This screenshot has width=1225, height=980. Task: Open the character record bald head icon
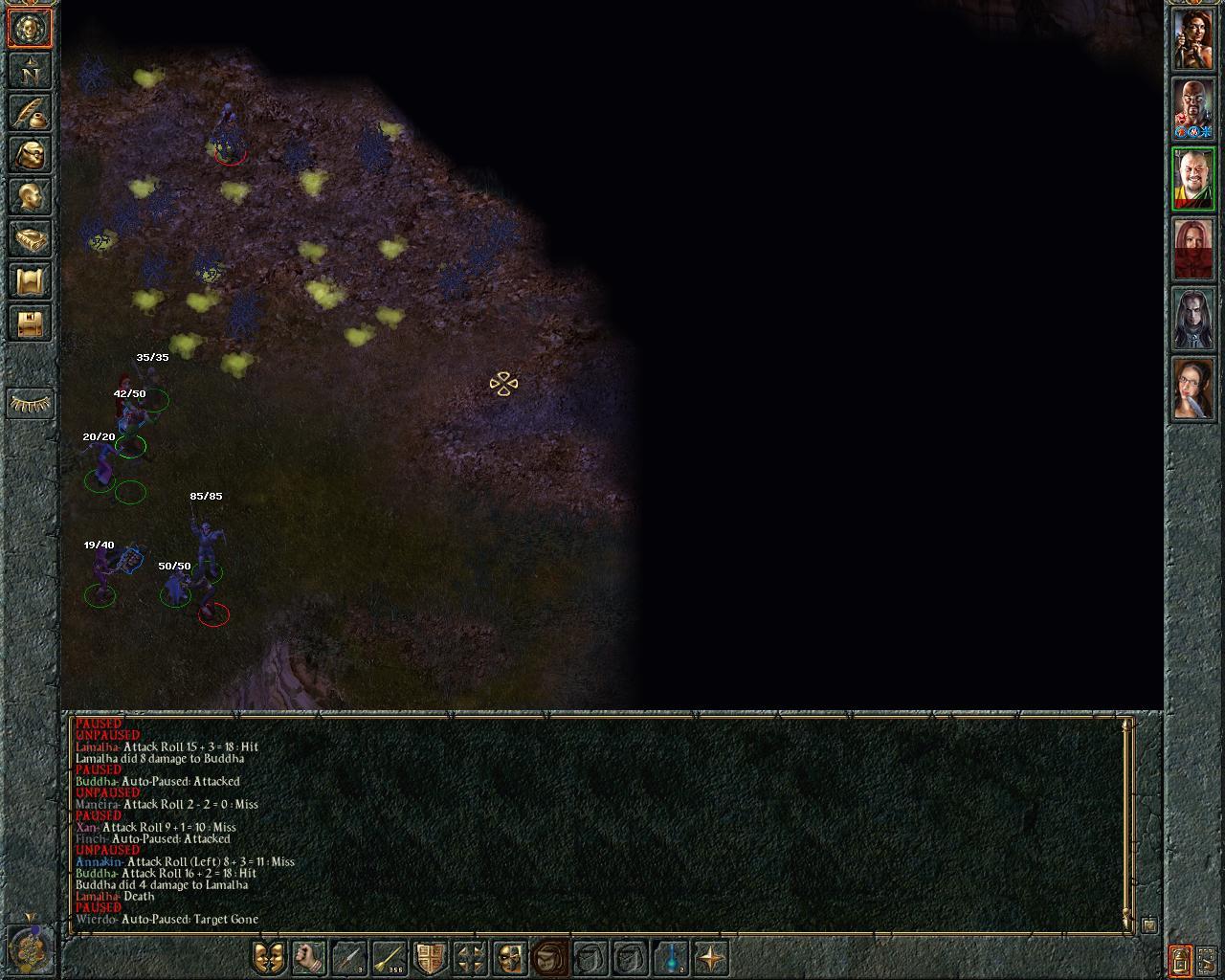pos(31,197)
